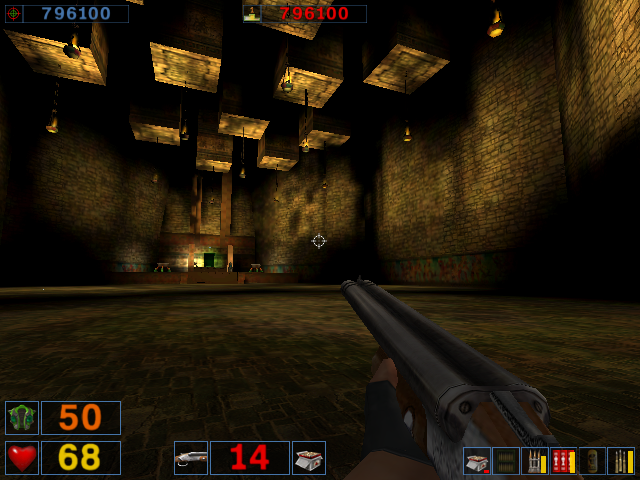Viewport: 640px width, 480px height.
Task: Click the red heart health icon
Action: pos(21,457)
